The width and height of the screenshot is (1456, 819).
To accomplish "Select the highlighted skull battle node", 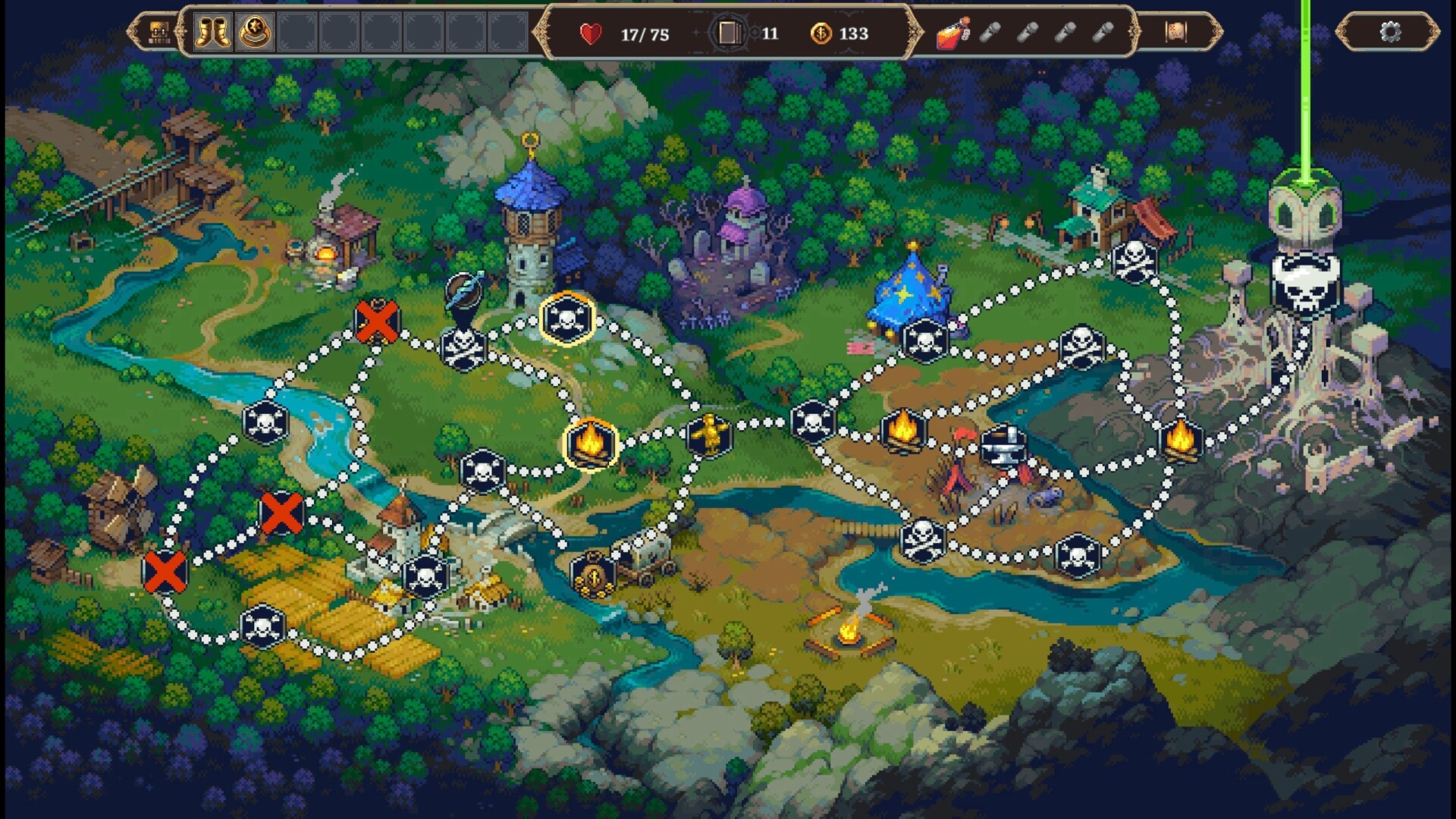I will (x=566, y=317).
